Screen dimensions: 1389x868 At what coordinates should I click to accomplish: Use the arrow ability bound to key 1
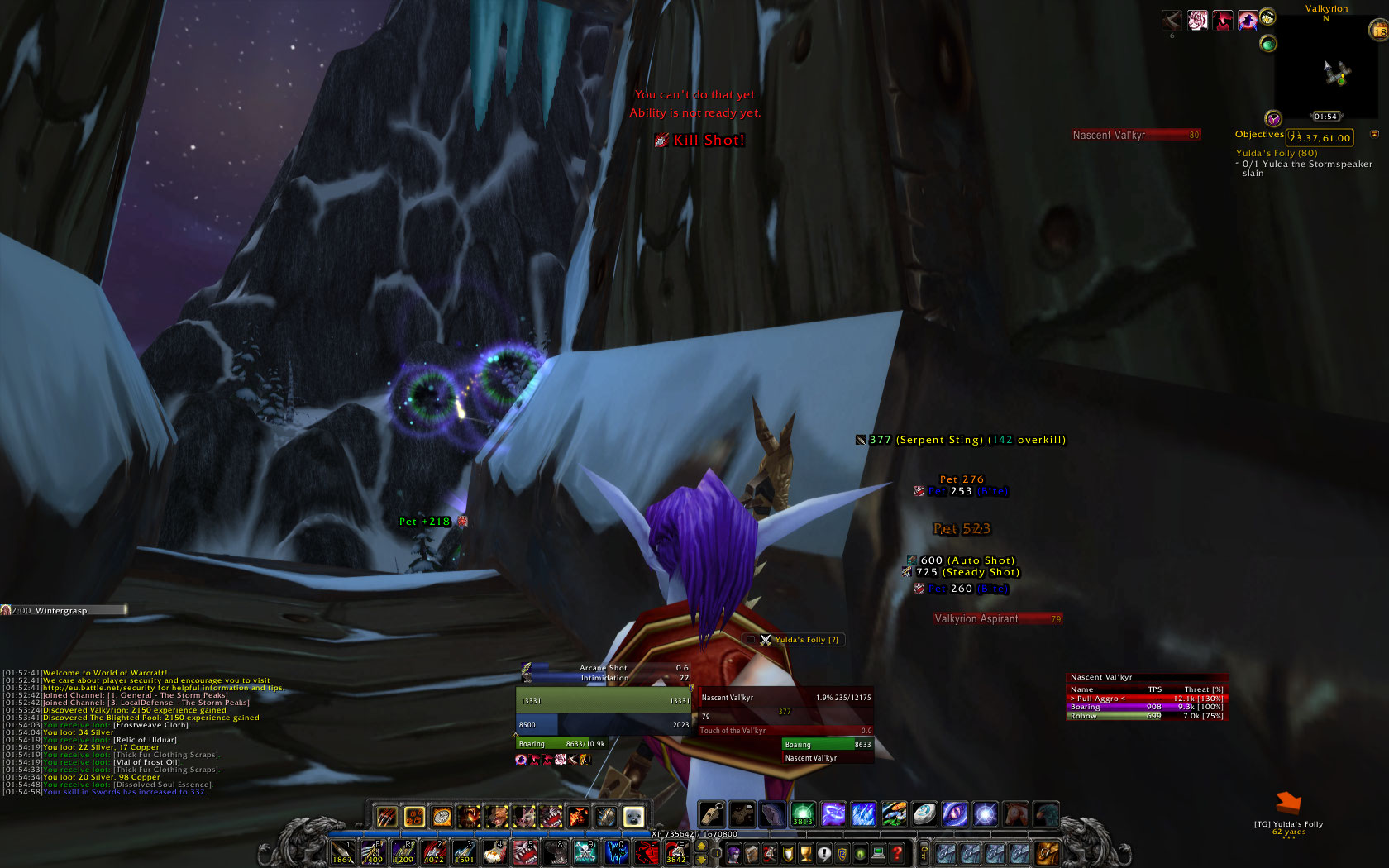(343, 851)
